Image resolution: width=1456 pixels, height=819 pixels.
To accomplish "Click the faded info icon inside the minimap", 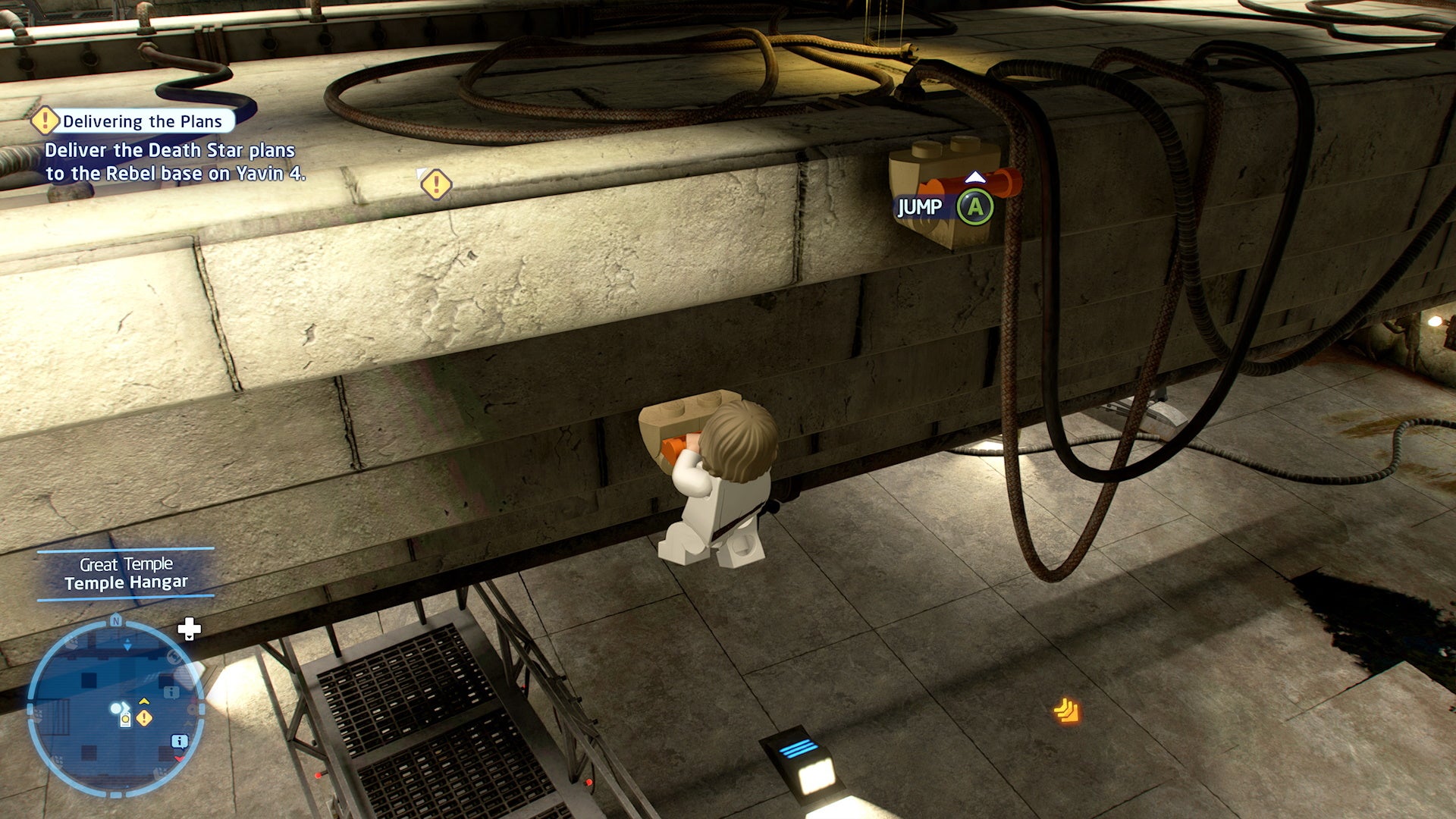I will (171, 692).
